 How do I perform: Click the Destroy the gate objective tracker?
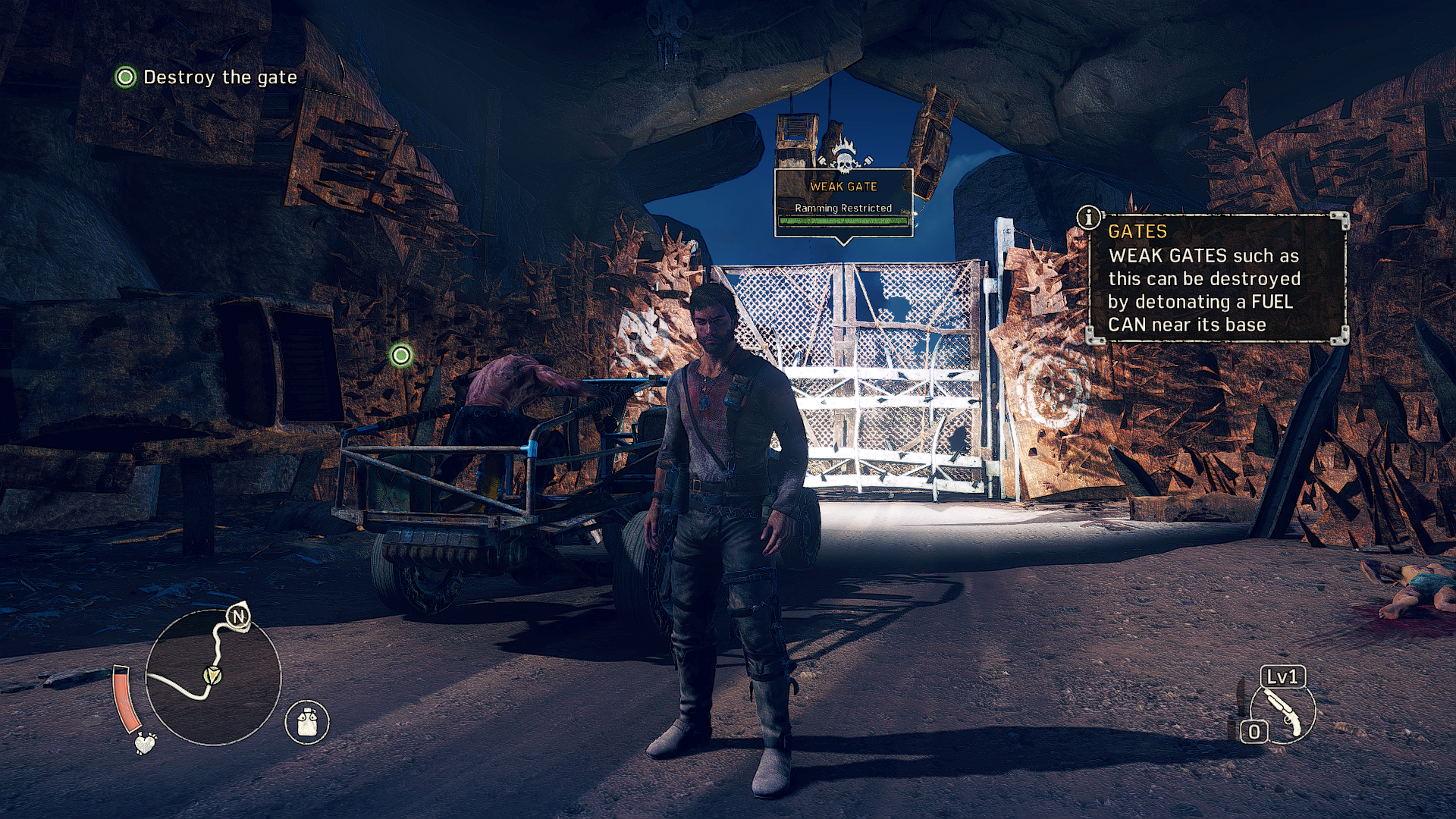(206, 77)
